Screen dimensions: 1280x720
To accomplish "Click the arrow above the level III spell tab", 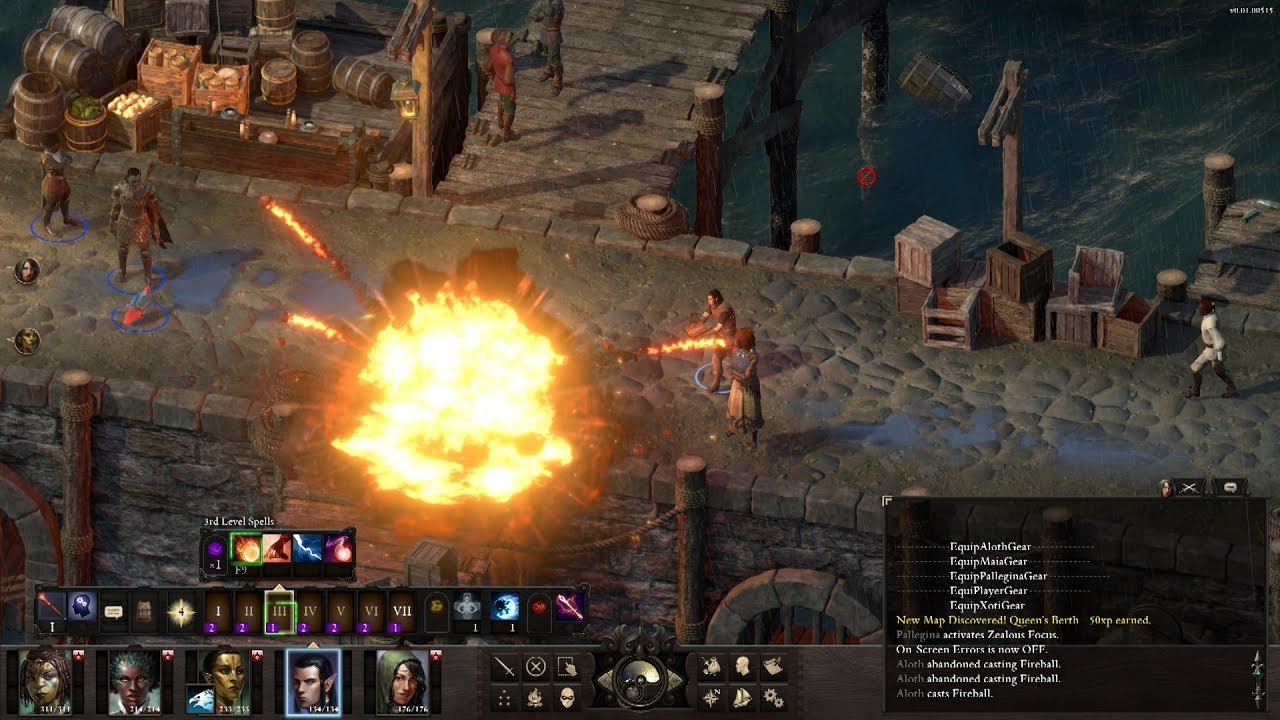I will pyautogui.click(x=280, y=587).
